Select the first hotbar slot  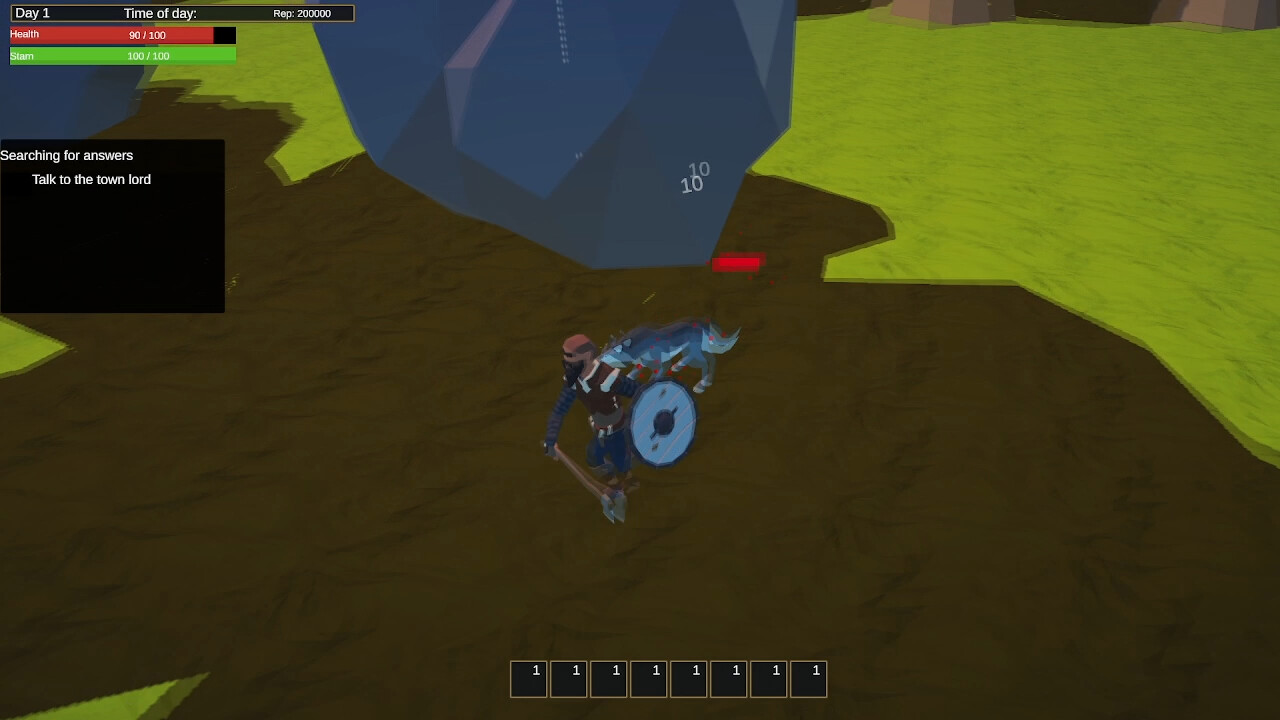click(528, 678)
